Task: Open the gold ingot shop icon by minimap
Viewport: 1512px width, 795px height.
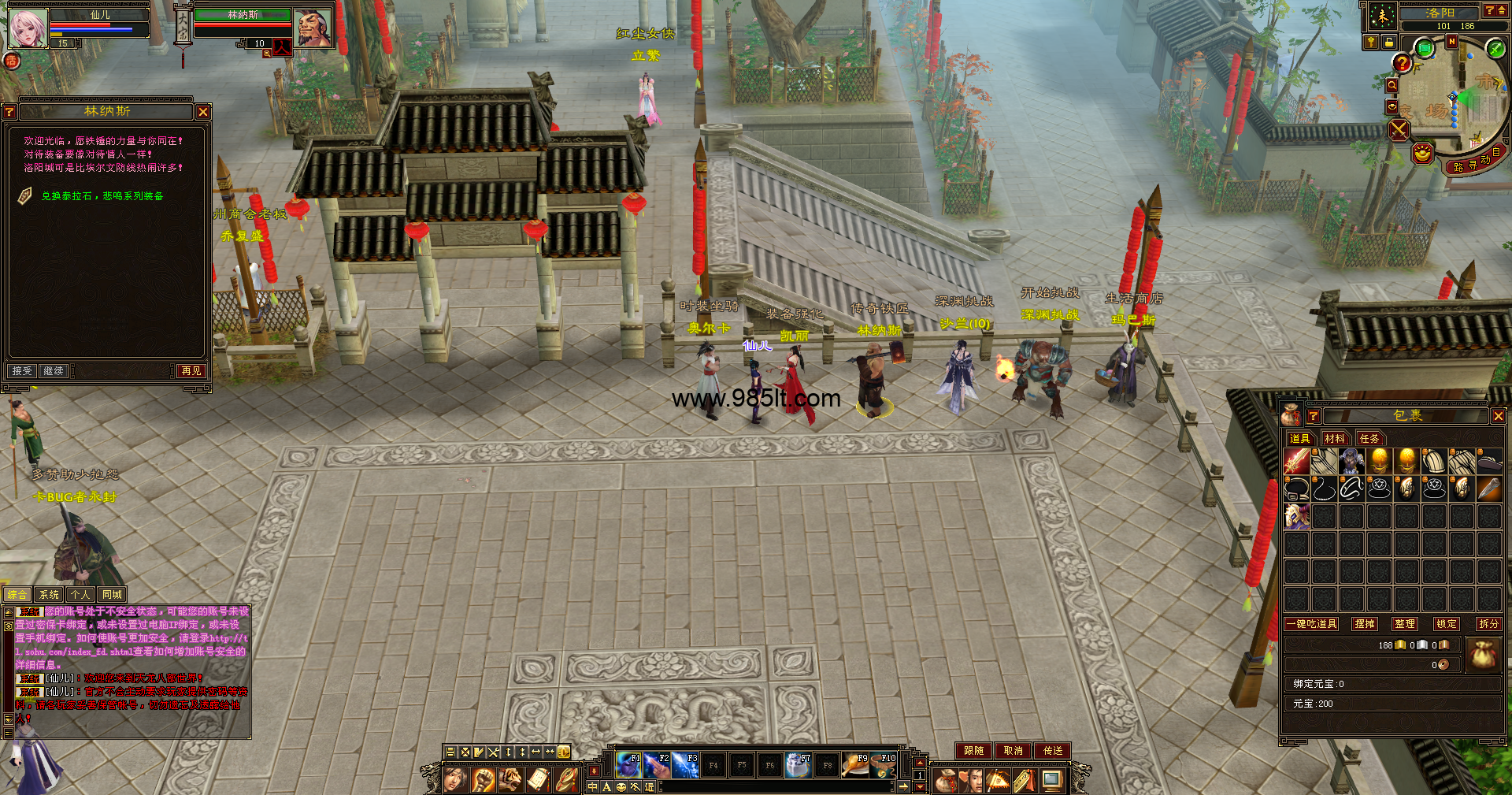Action: tap(1422, 153)
